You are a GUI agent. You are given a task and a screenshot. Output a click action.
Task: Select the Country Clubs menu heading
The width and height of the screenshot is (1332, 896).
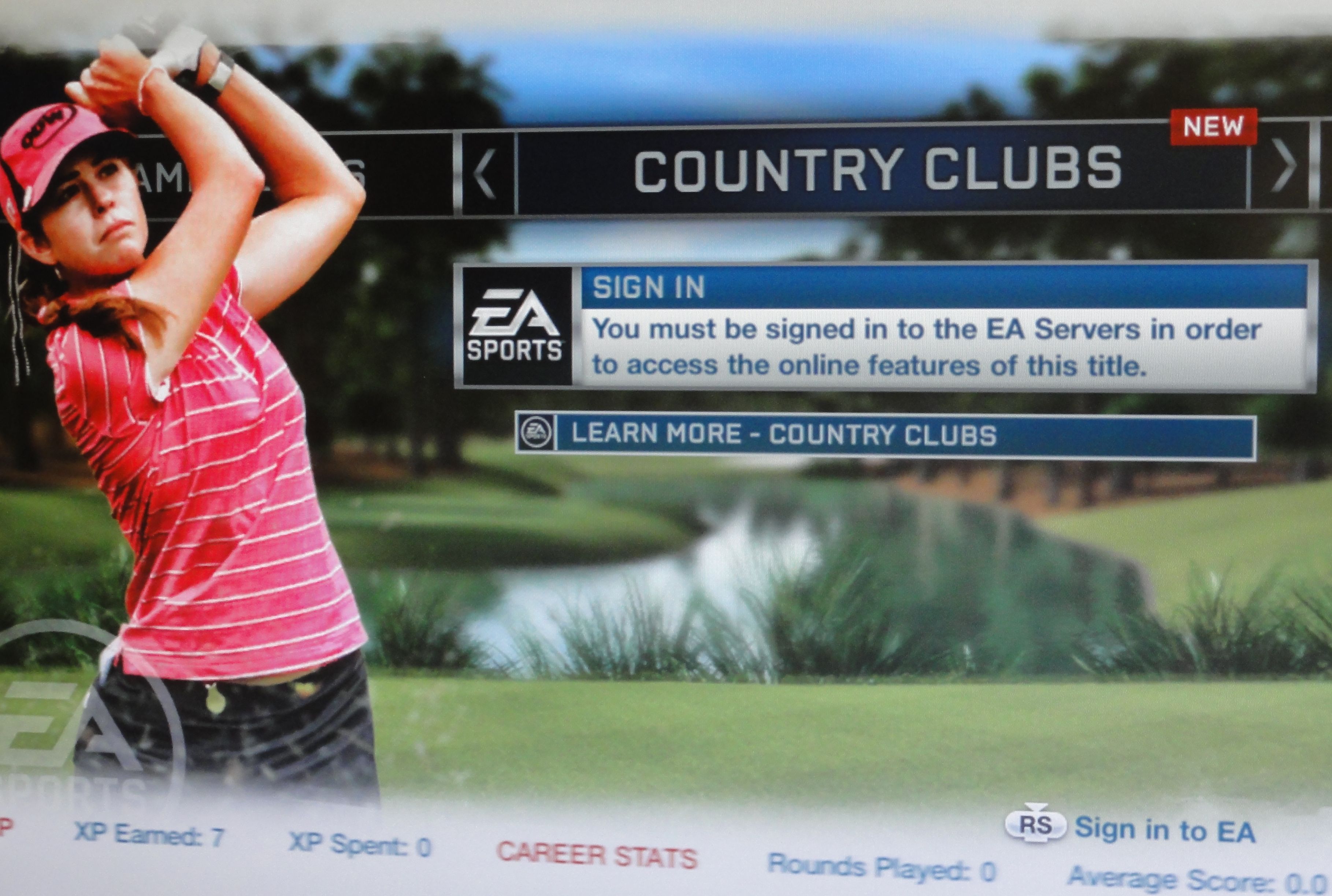pyautogui.click(x=878, y=170)
